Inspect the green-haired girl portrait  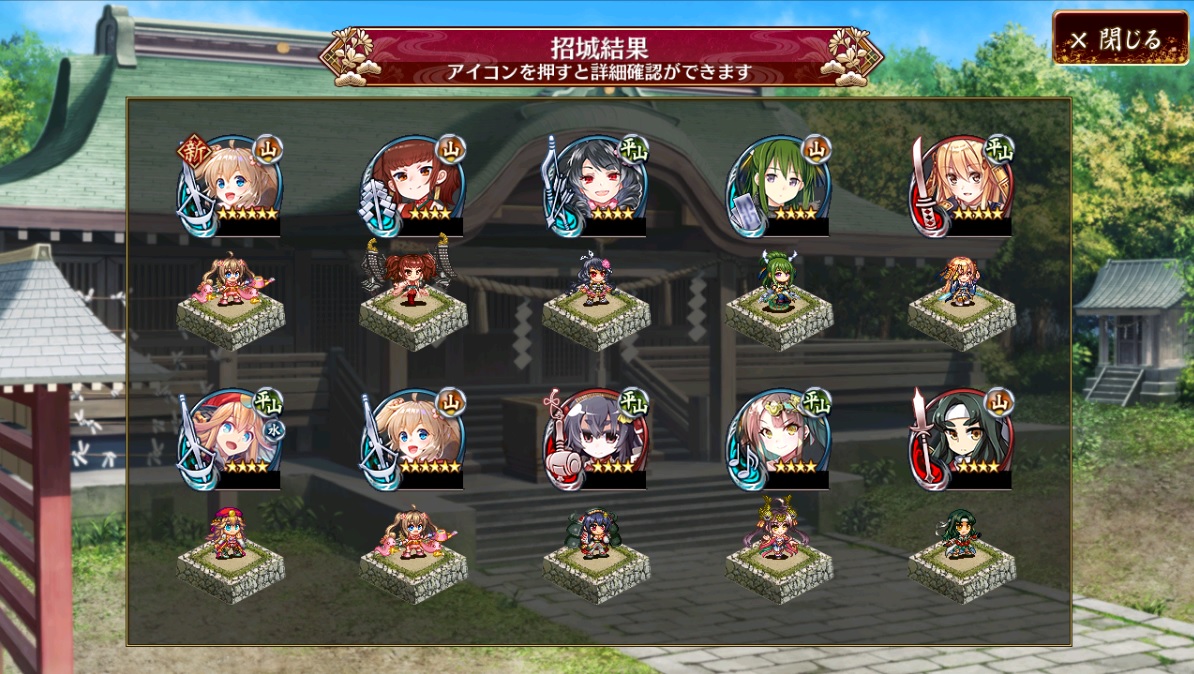click(x=779, y=185)
